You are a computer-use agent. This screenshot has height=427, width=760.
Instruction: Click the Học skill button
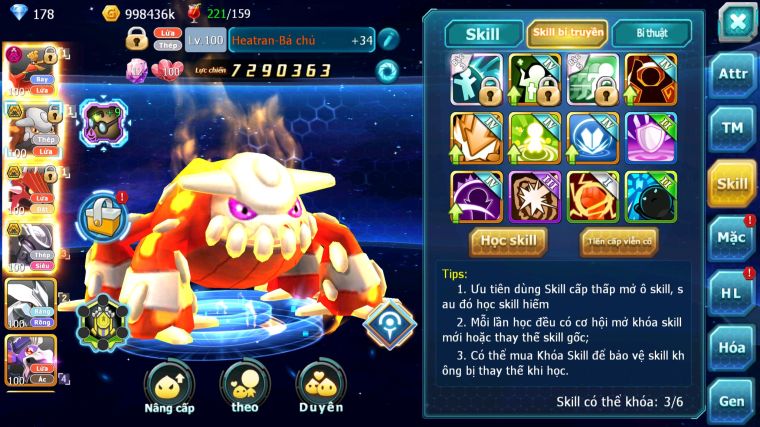coord(509,241)
